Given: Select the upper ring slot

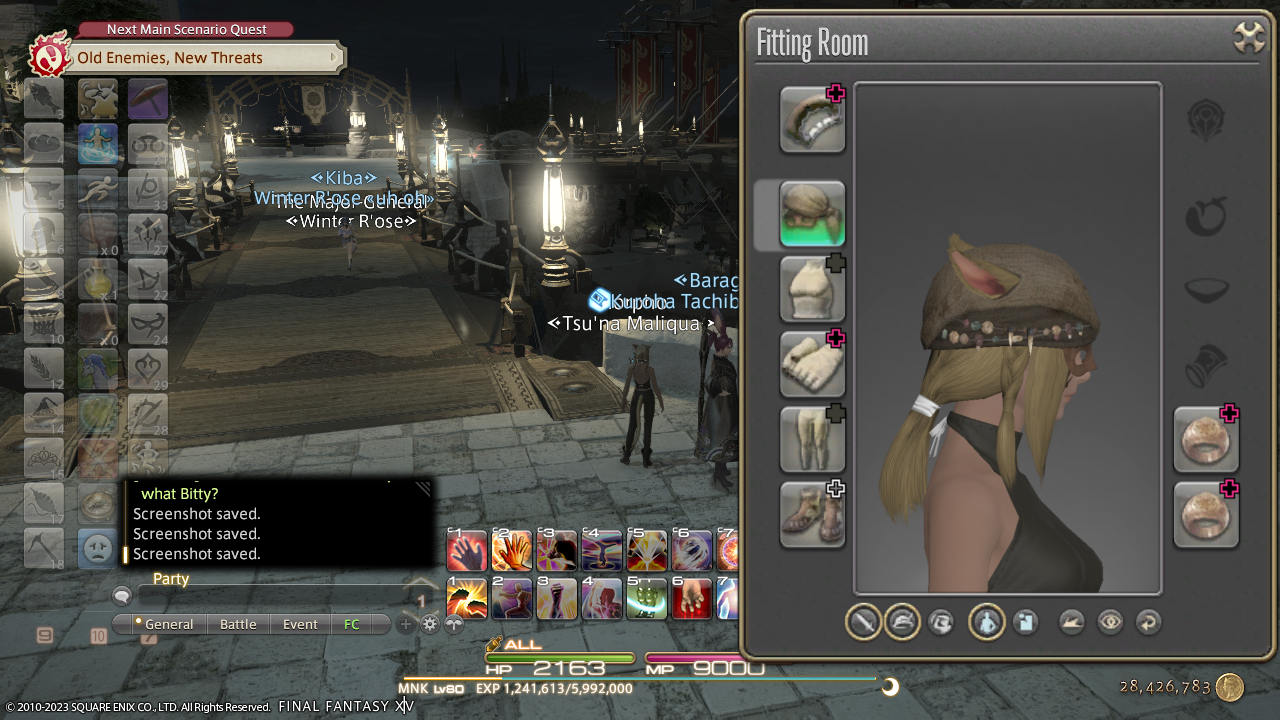Looking at the screenshot, I should point(1205,439).
